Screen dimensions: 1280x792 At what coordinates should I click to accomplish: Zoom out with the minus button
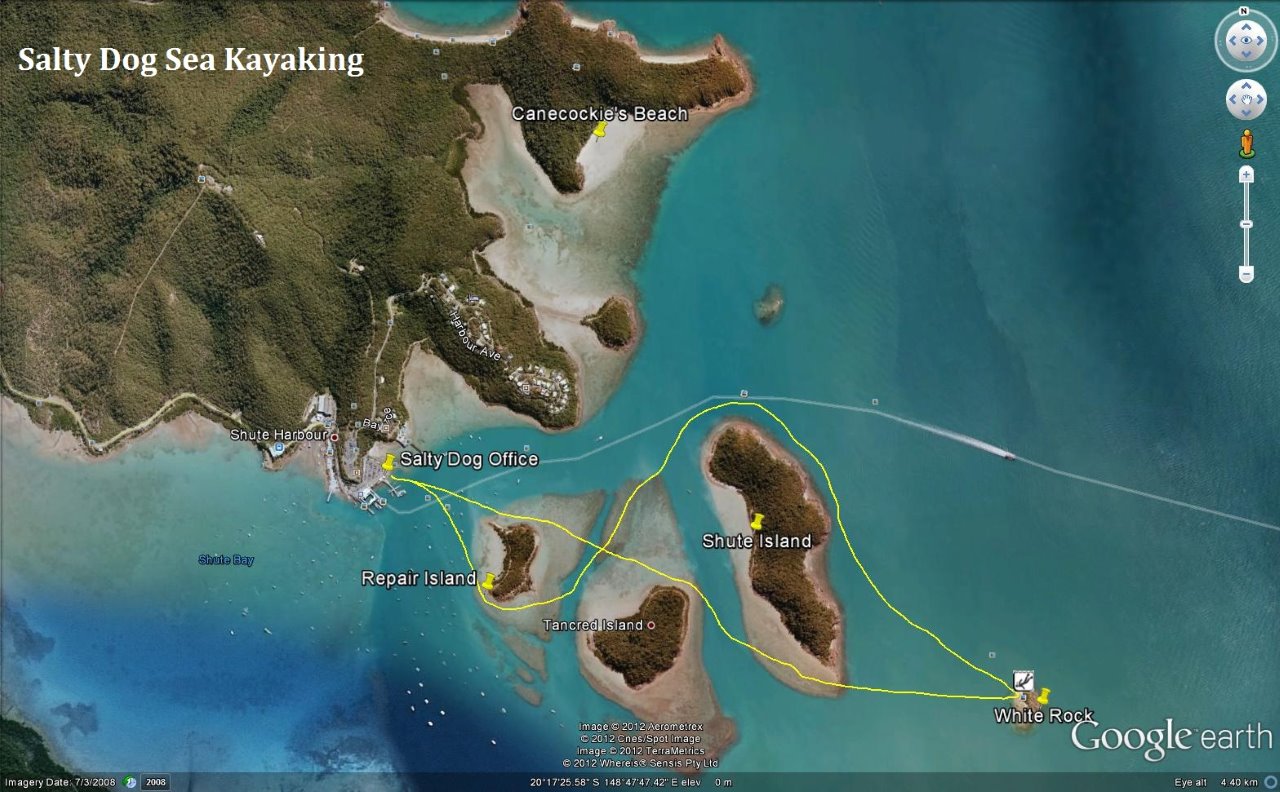[x=1246, y=273]
